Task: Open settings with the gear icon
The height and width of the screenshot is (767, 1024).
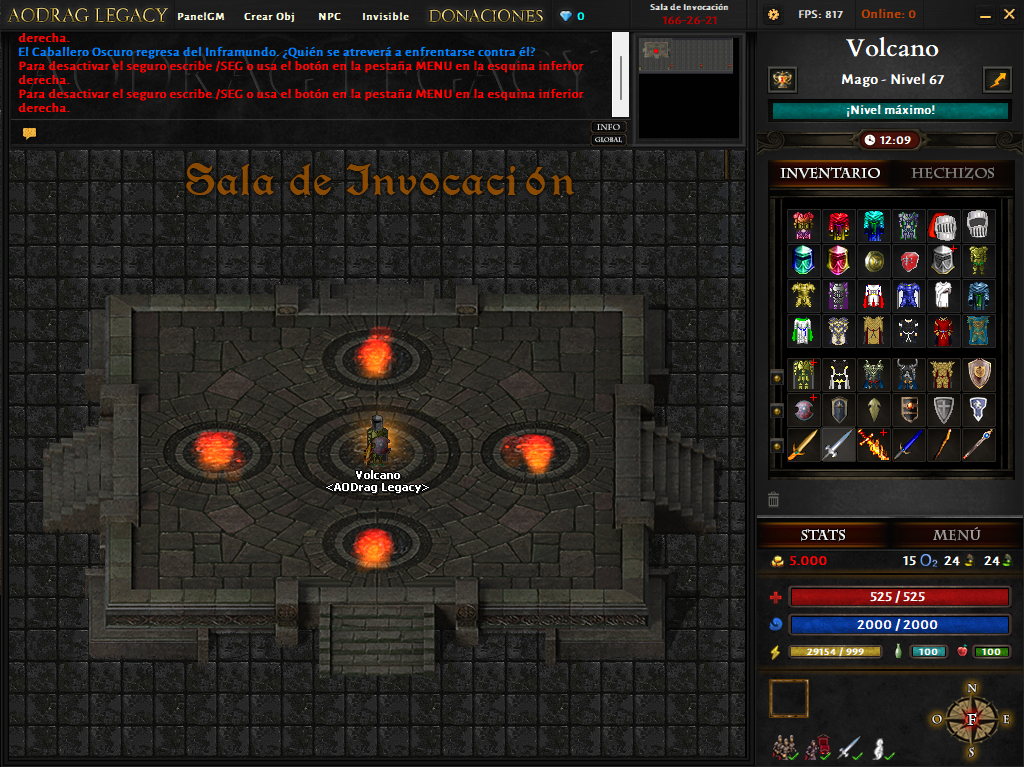Action: pyautogui.click(x=773, y=15)
